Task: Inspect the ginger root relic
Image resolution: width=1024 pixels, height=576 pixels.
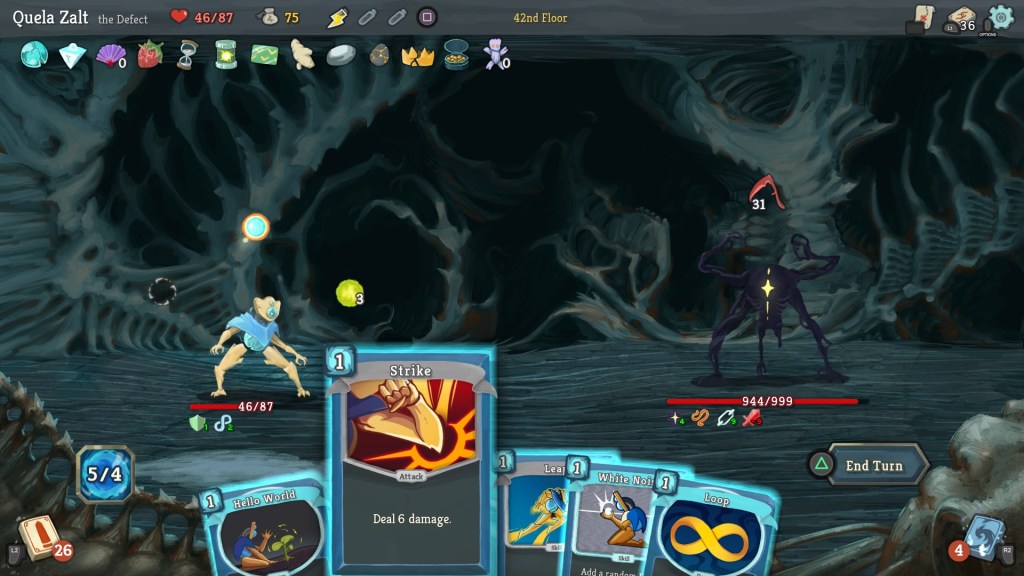Action: (301, 54)
